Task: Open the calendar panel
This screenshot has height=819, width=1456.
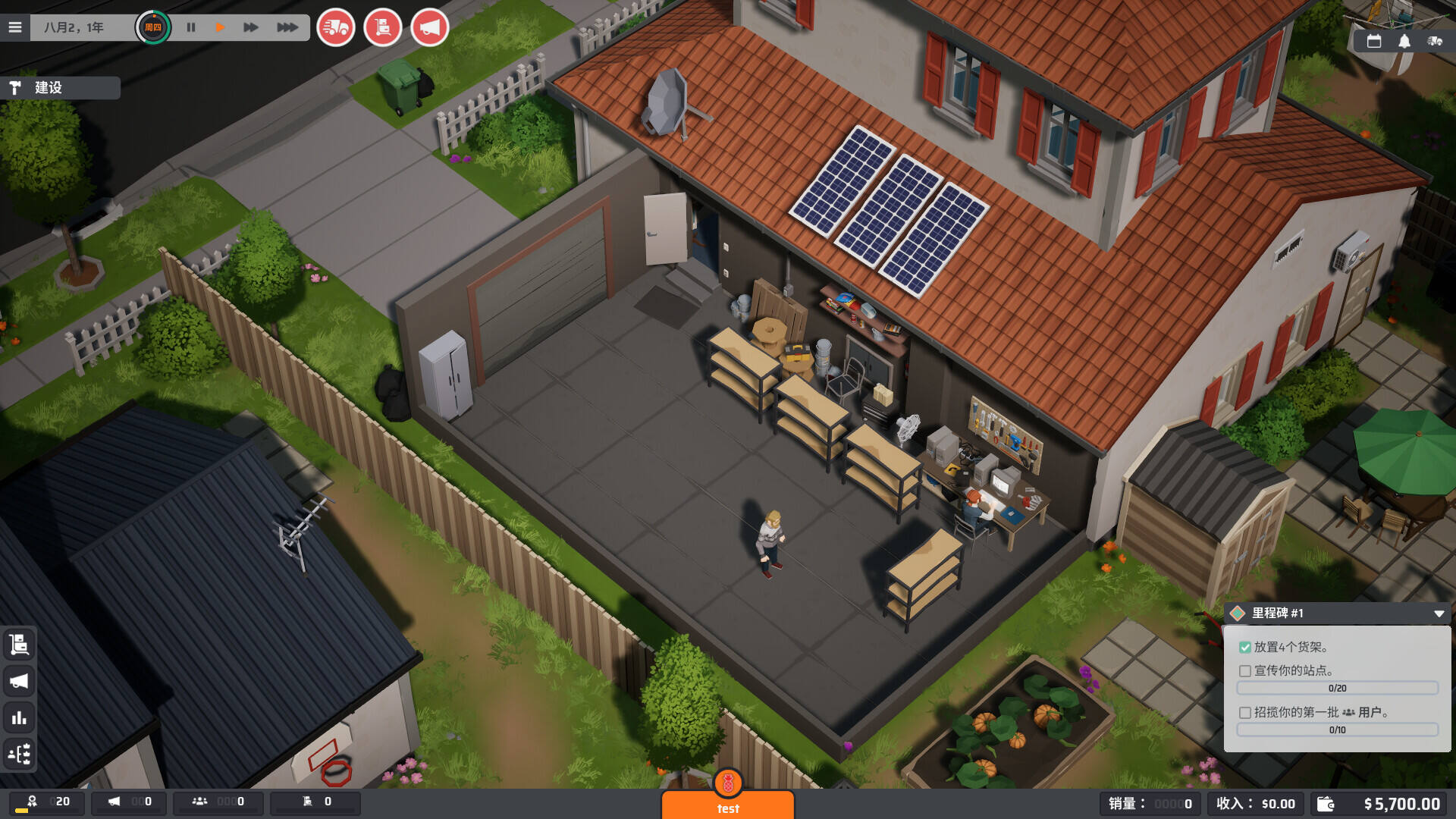Action: coord(1373,42)
